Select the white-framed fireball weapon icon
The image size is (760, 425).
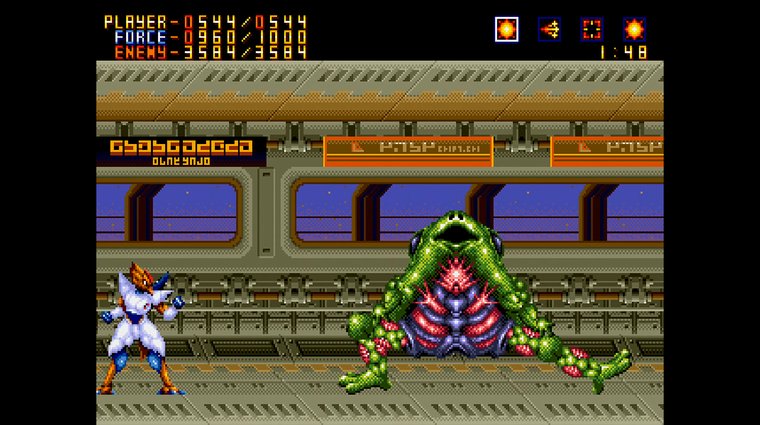point(507,29)
